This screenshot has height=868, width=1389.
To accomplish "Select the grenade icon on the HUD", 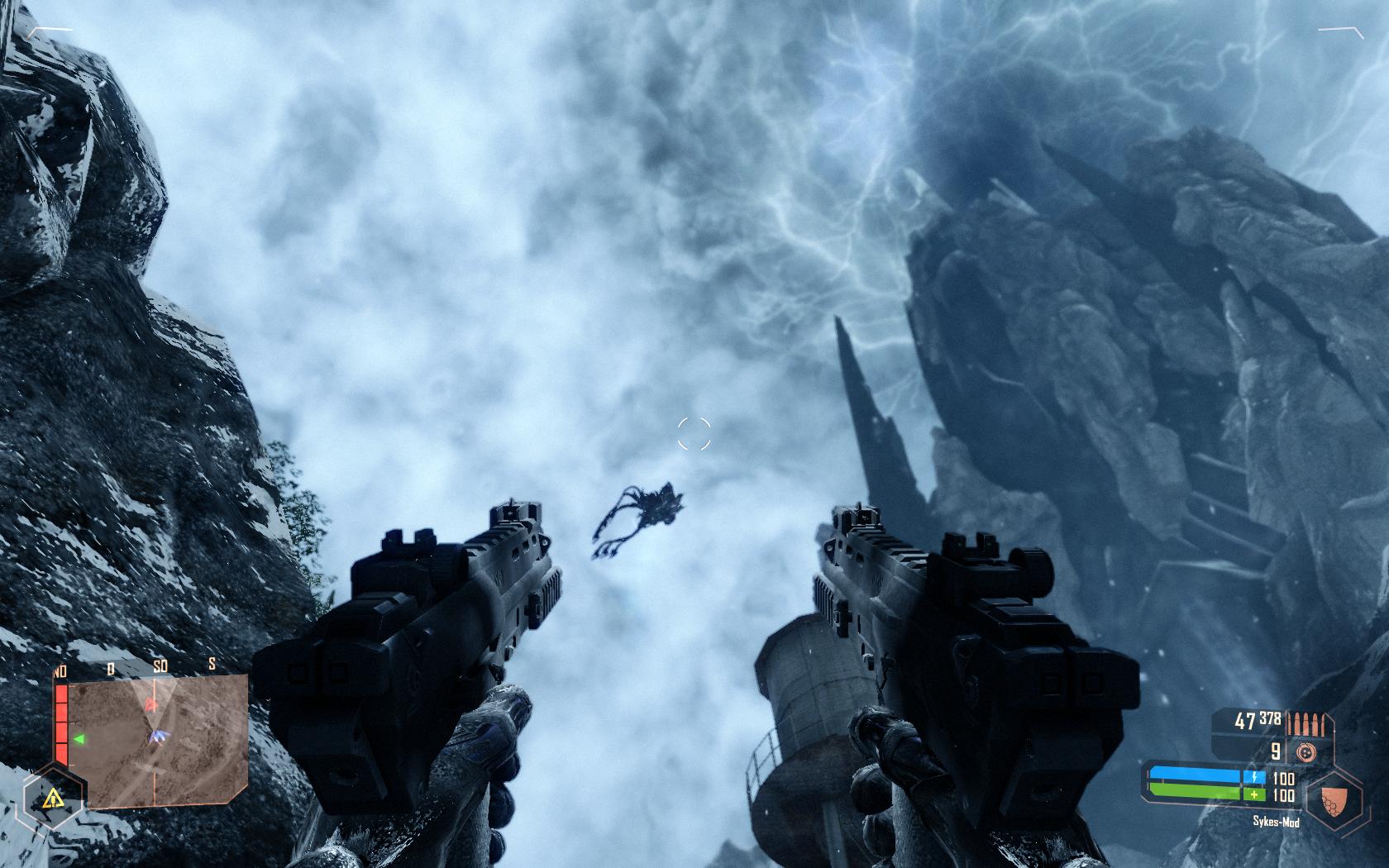I will pyautogui.click(x=1306, y=751).
